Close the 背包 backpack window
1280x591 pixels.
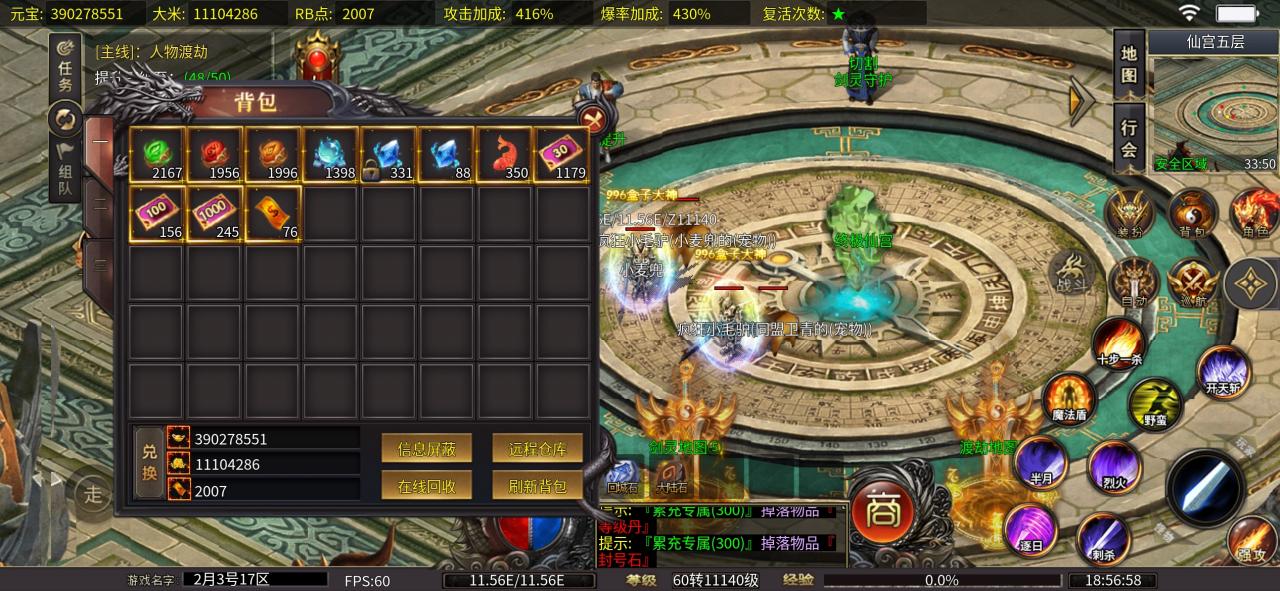(592, 121)
